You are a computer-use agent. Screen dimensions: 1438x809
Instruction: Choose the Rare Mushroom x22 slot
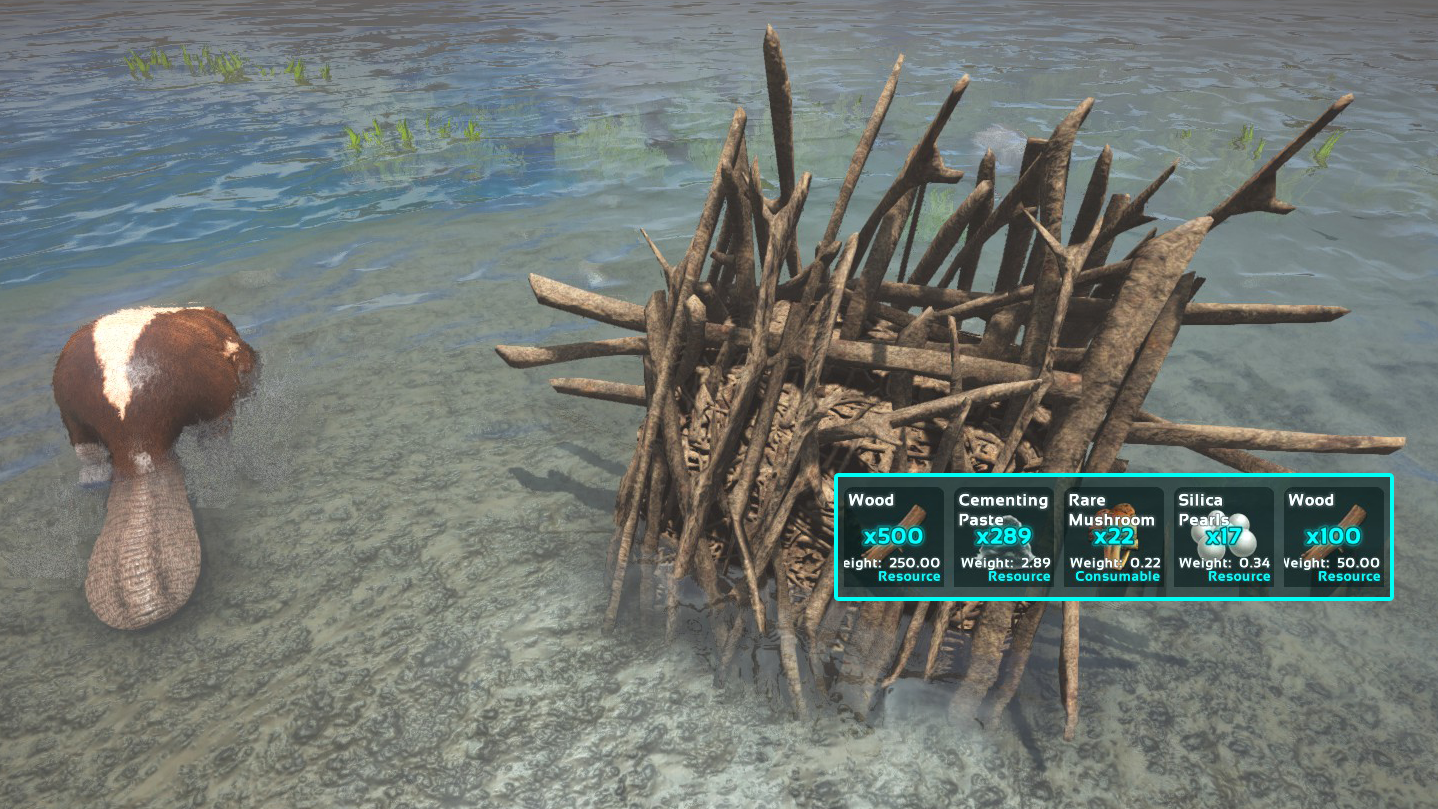(x=1113, y=537)
